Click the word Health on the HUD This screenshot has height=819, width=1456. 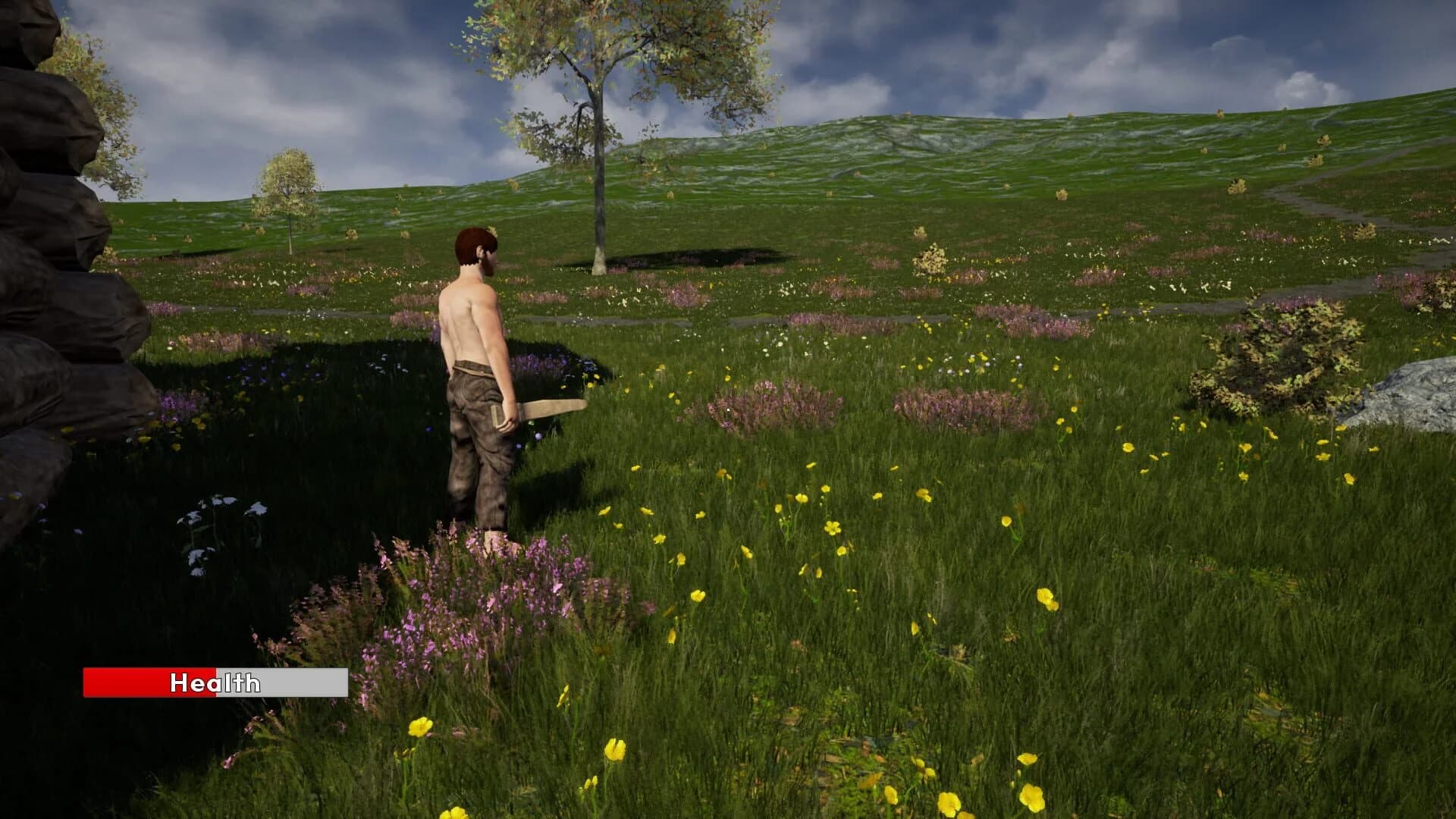[215, 683]
